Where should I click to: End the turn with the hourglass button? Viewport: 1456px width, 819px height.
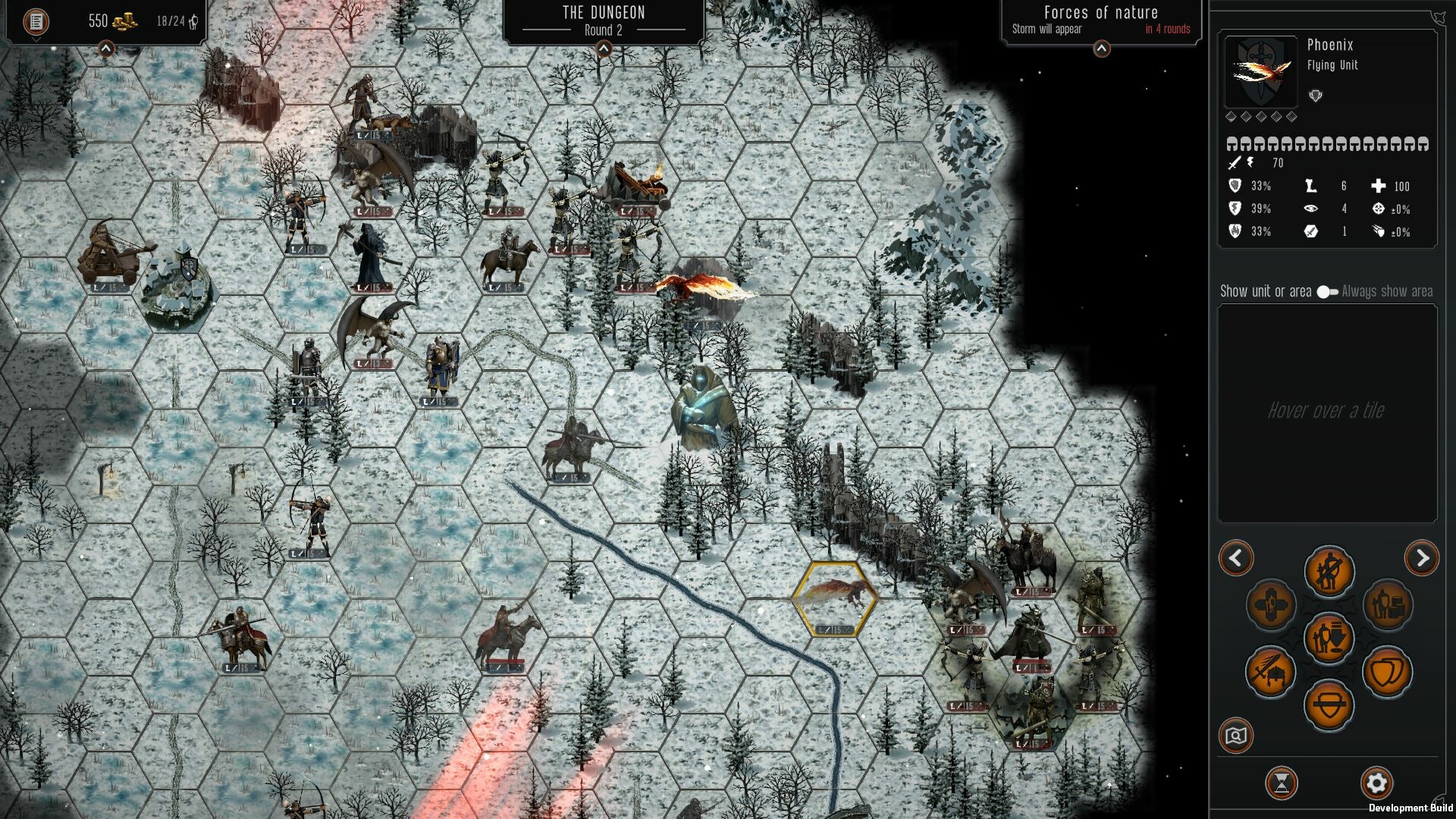(1282, 783)
